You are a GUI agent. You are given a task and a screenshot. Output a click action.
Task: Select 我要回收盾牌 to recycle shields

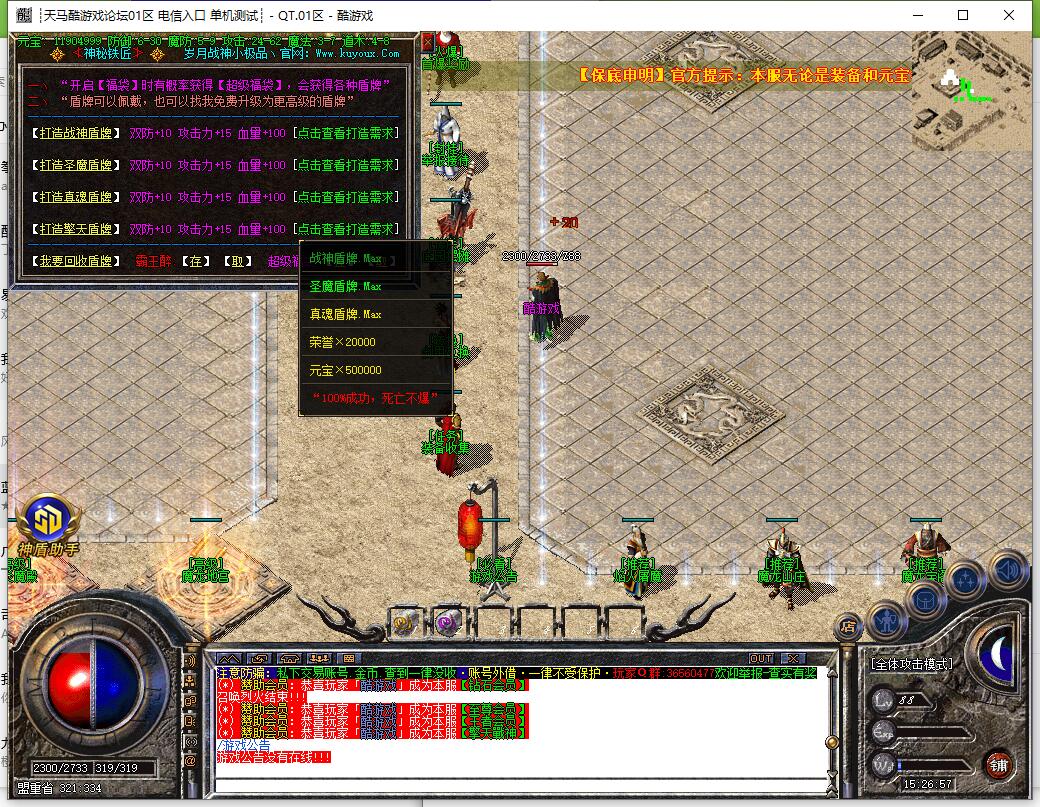(x=75, y=261)
